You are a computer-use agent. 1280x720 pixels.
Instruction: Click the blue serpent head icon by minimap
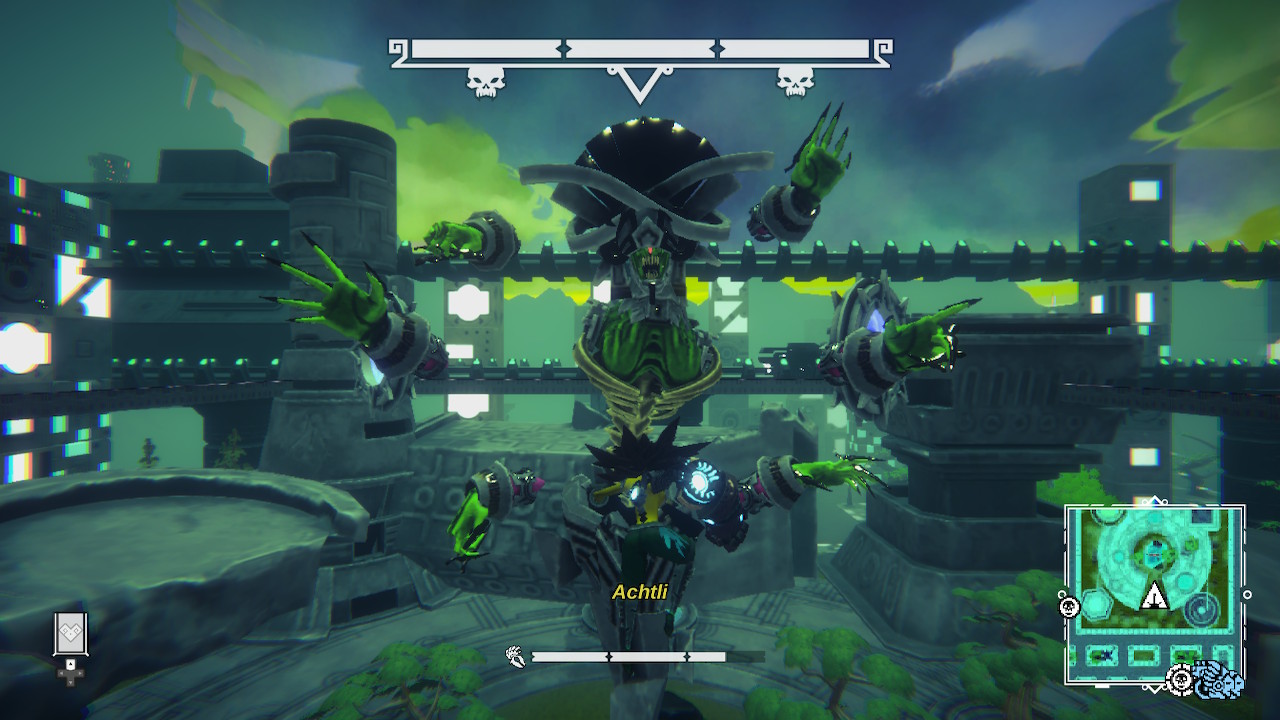pyautogui.click(x=1219, y=681)
